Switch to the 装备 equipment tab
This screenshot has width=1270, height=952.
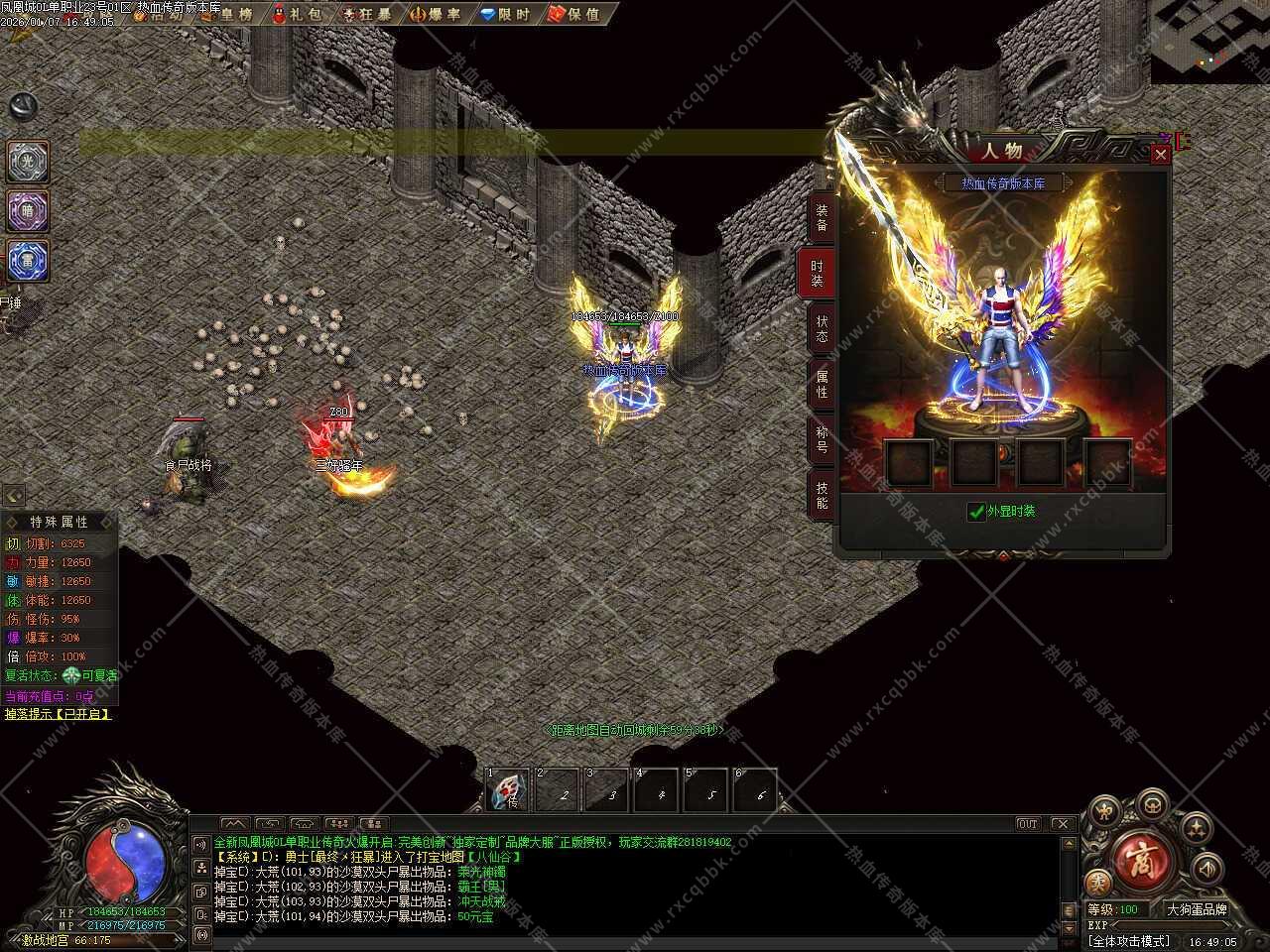pos(822,218)
